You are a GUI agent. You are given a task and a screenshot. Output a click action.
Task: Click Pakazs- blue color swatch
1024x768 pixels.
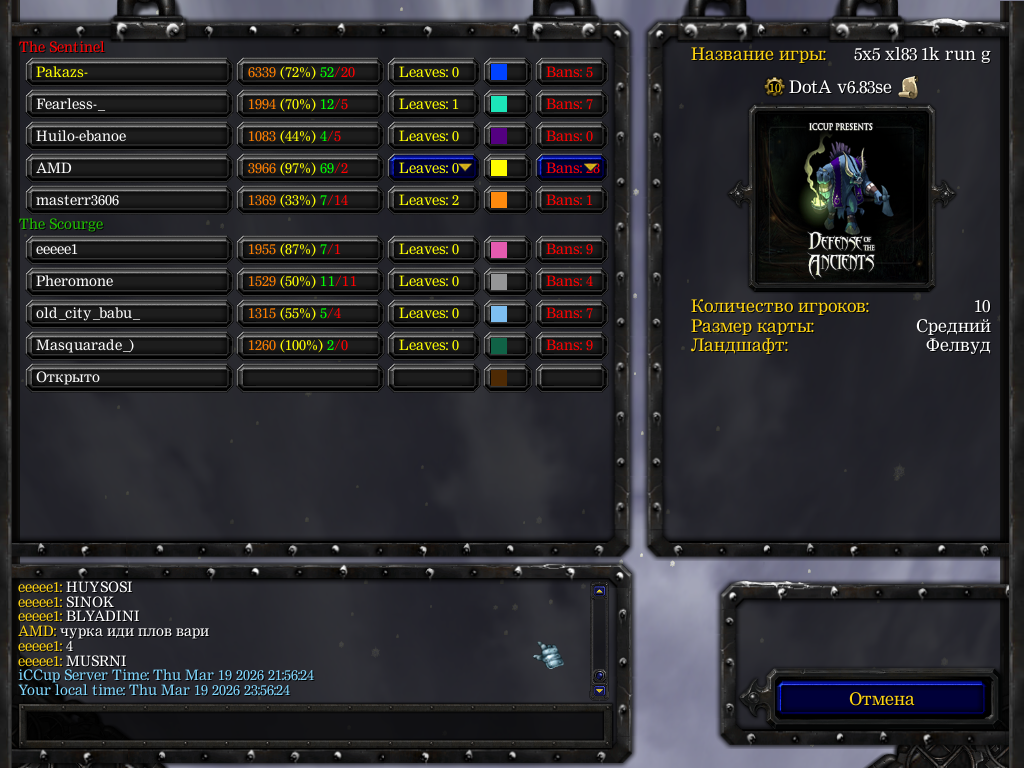(x=499, y=72)
